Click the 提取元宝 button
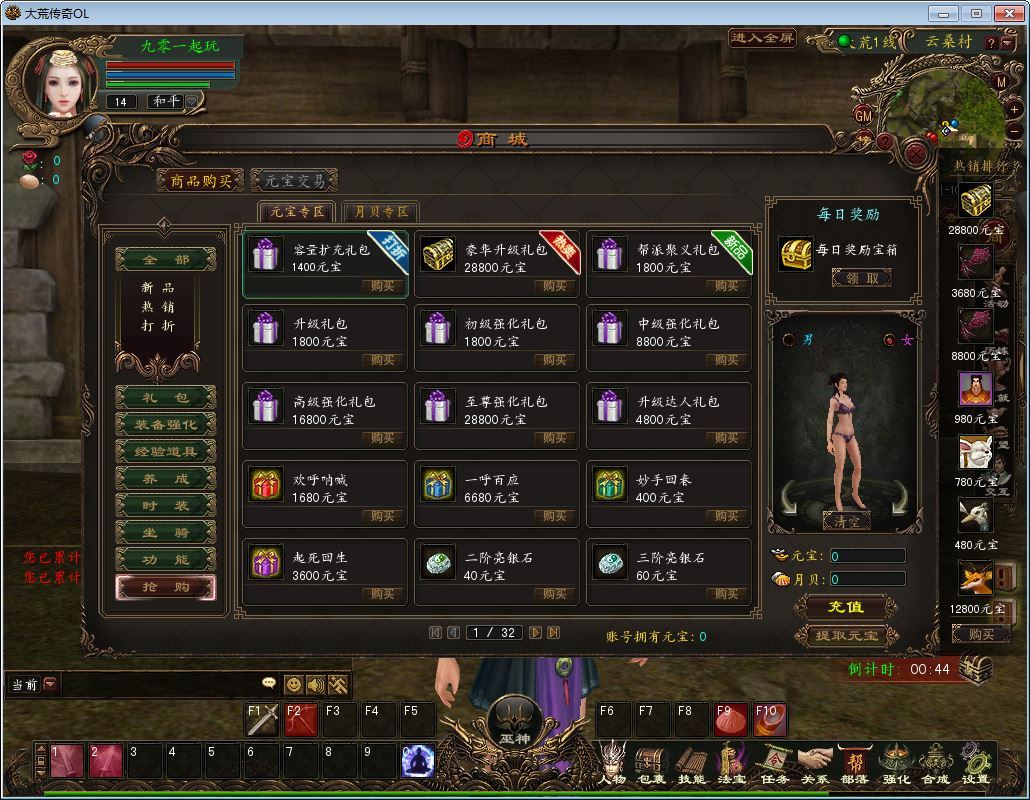Image resolution: width=1030 pixels, height=800 pixels. tap(846, 635)
